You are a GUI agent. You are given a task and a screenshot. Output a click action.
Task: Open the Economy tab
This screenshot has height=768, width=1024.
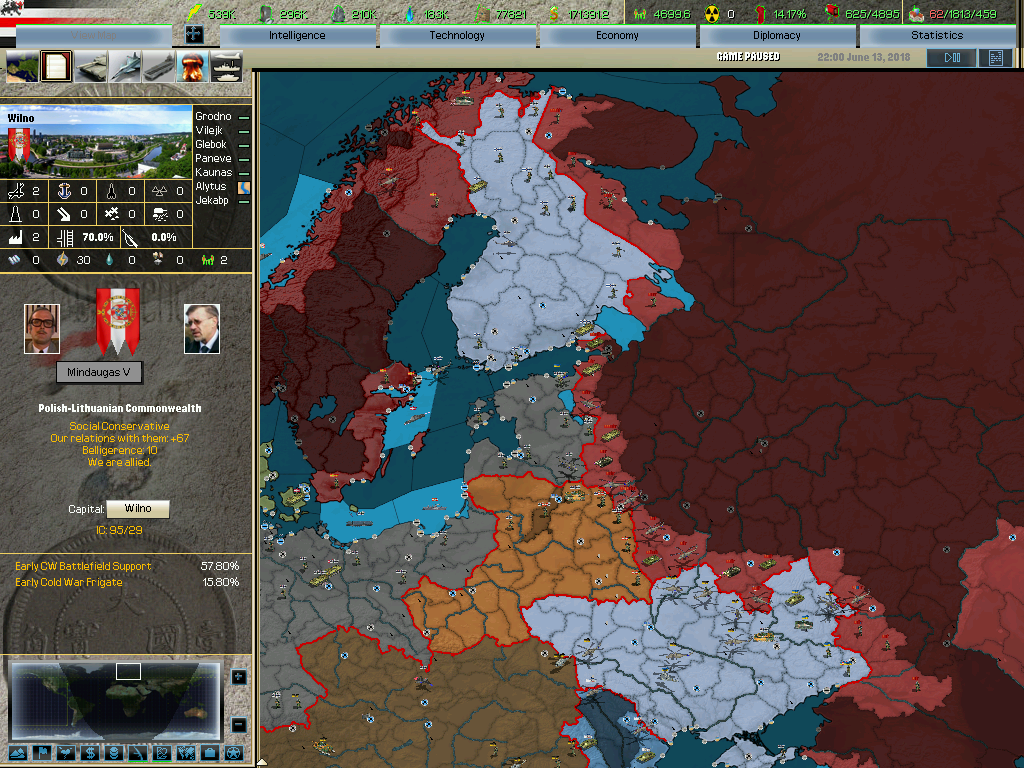(617, 36)
